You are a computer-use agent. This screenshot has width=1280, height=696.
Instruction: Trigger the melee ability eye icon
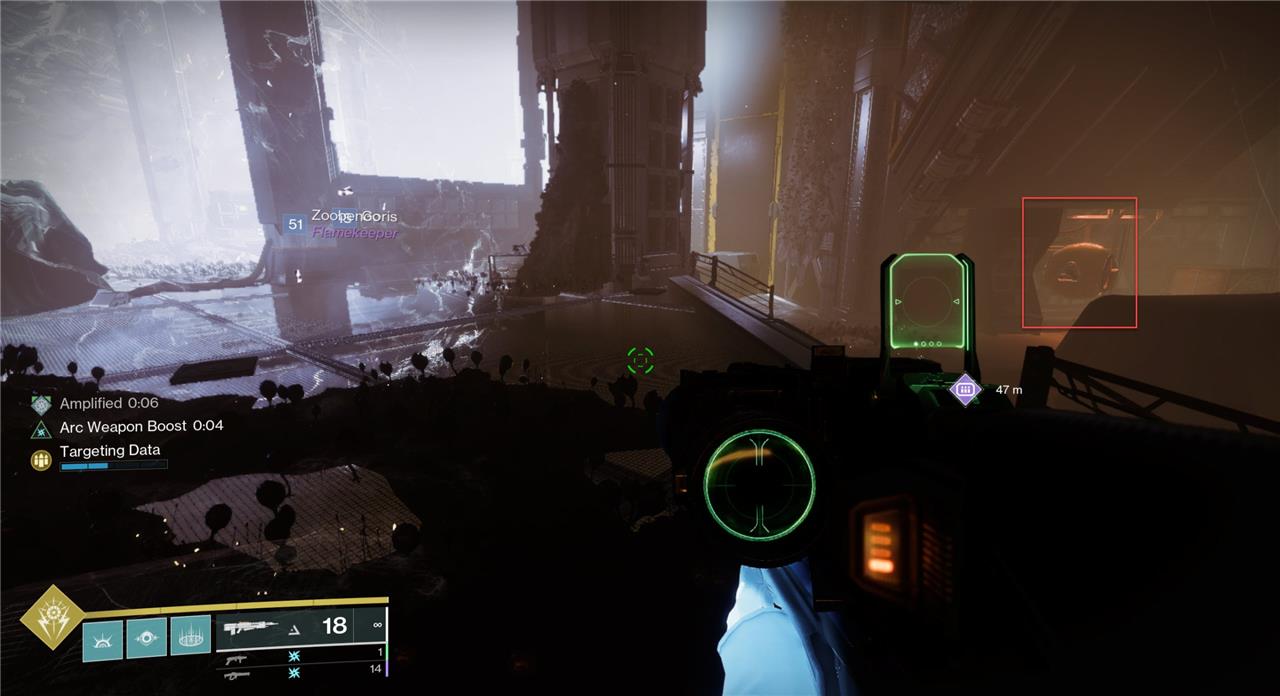[146, 637]
